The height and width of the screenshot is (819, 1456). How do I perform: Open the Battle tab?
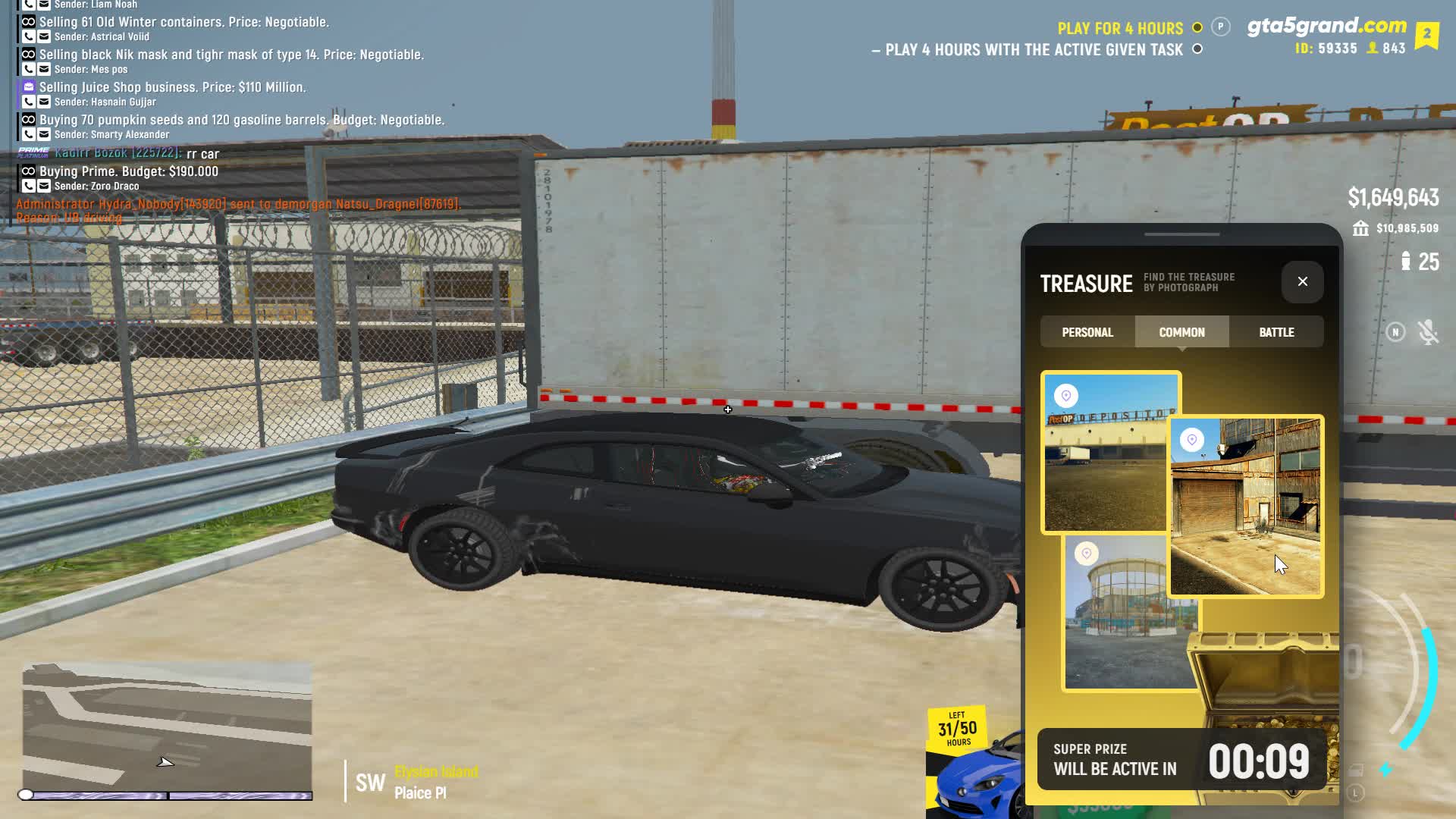point(1276,332)
